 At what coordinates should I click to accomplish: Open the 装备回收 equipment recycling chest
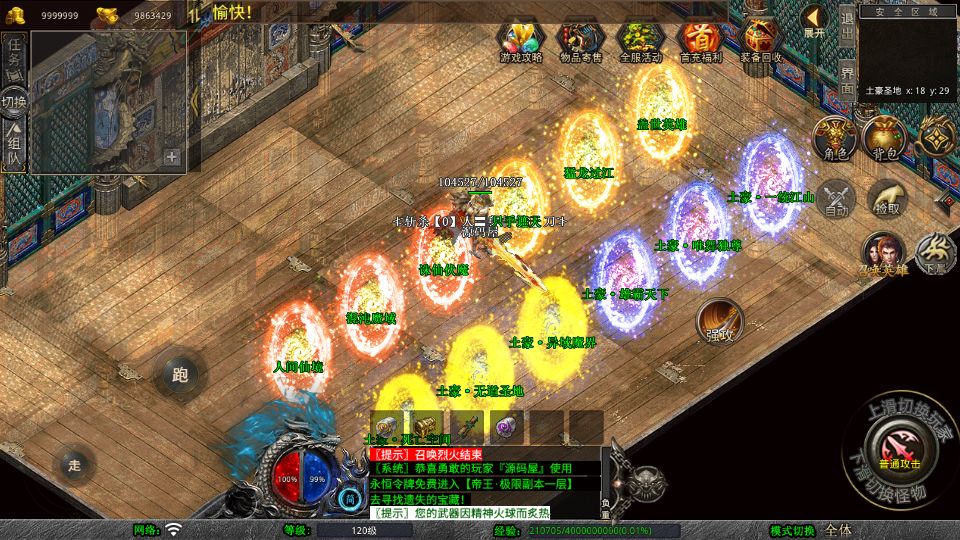tap(761, 41)
